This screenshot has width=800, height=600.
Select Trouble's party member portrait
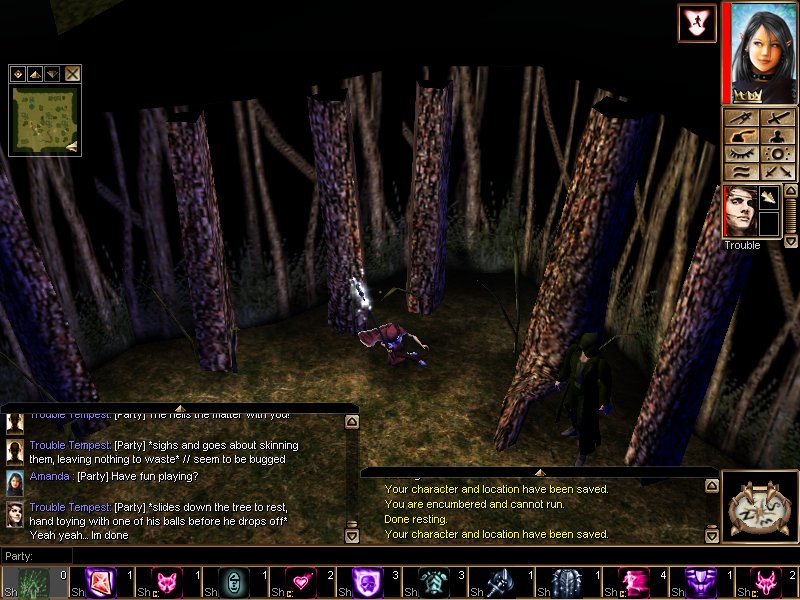pyautogui.click(x=739, y=211)
